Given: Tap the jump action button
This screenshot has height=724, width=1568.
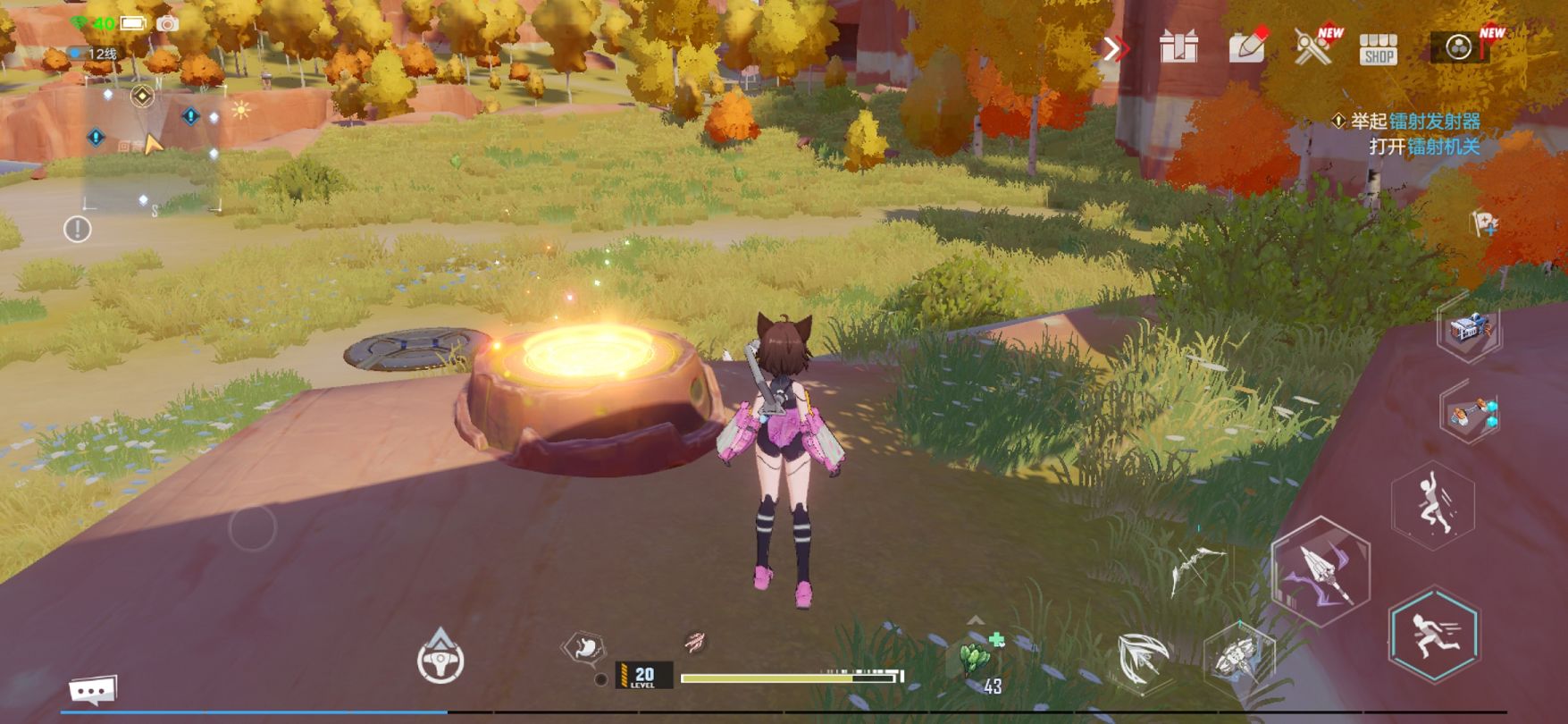Looking at the screenshot, I should [1432, 505].
